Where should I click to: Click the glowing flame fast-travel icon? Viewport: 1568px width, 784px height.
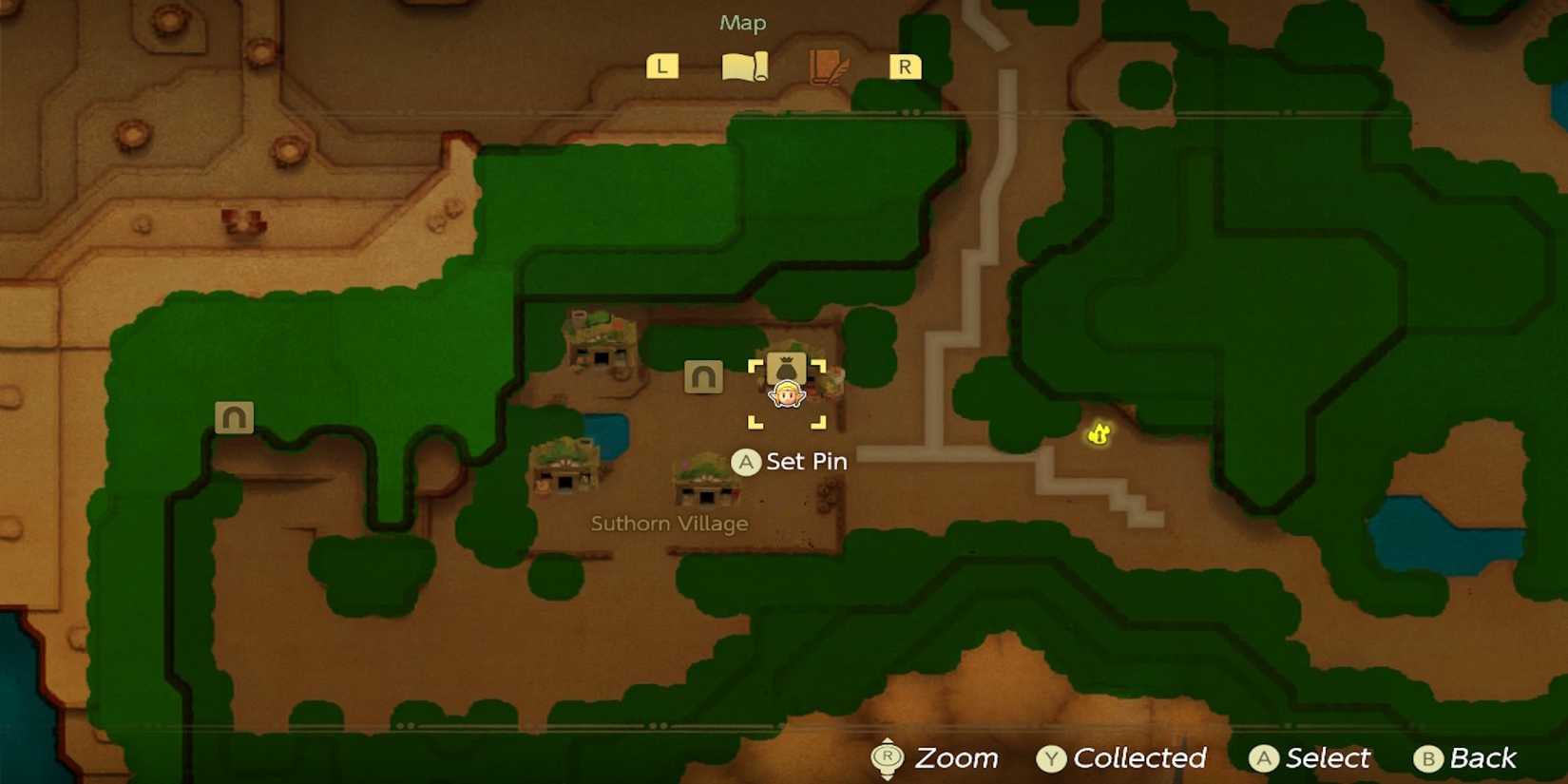pyautogui.click(x=1098, y=433)
